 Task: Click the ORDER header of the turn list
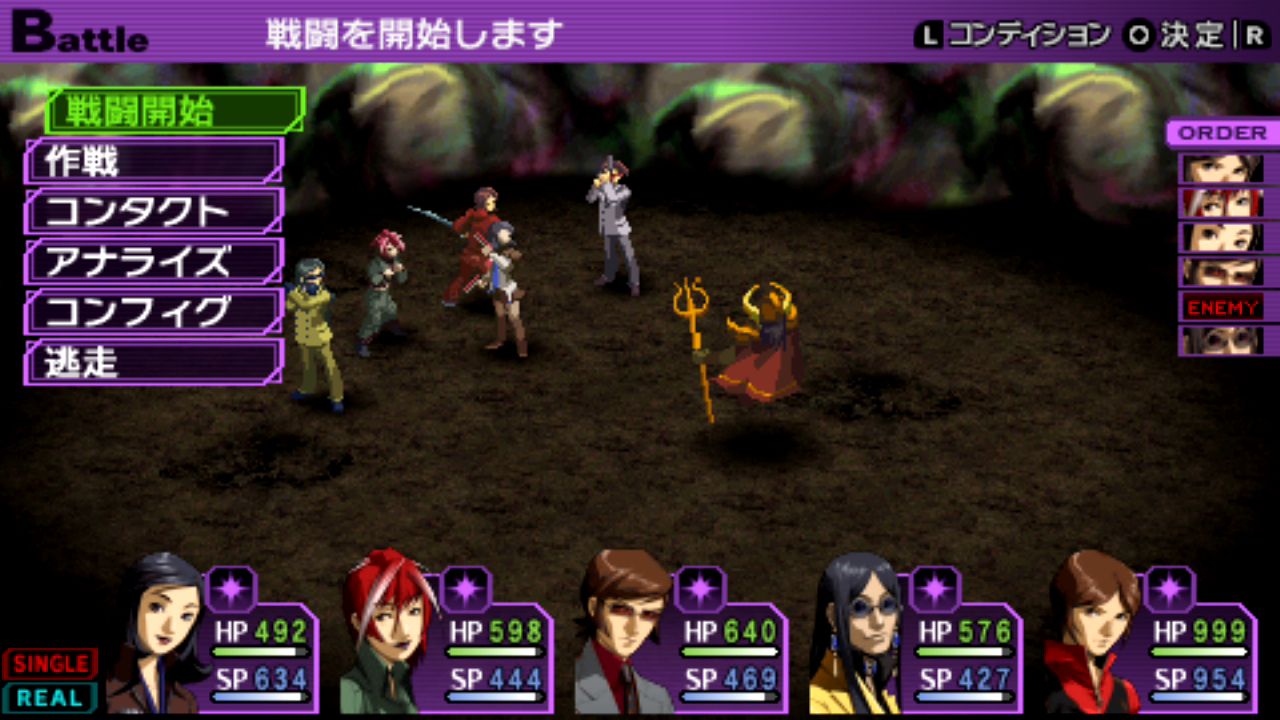(x=1222, y=133)
